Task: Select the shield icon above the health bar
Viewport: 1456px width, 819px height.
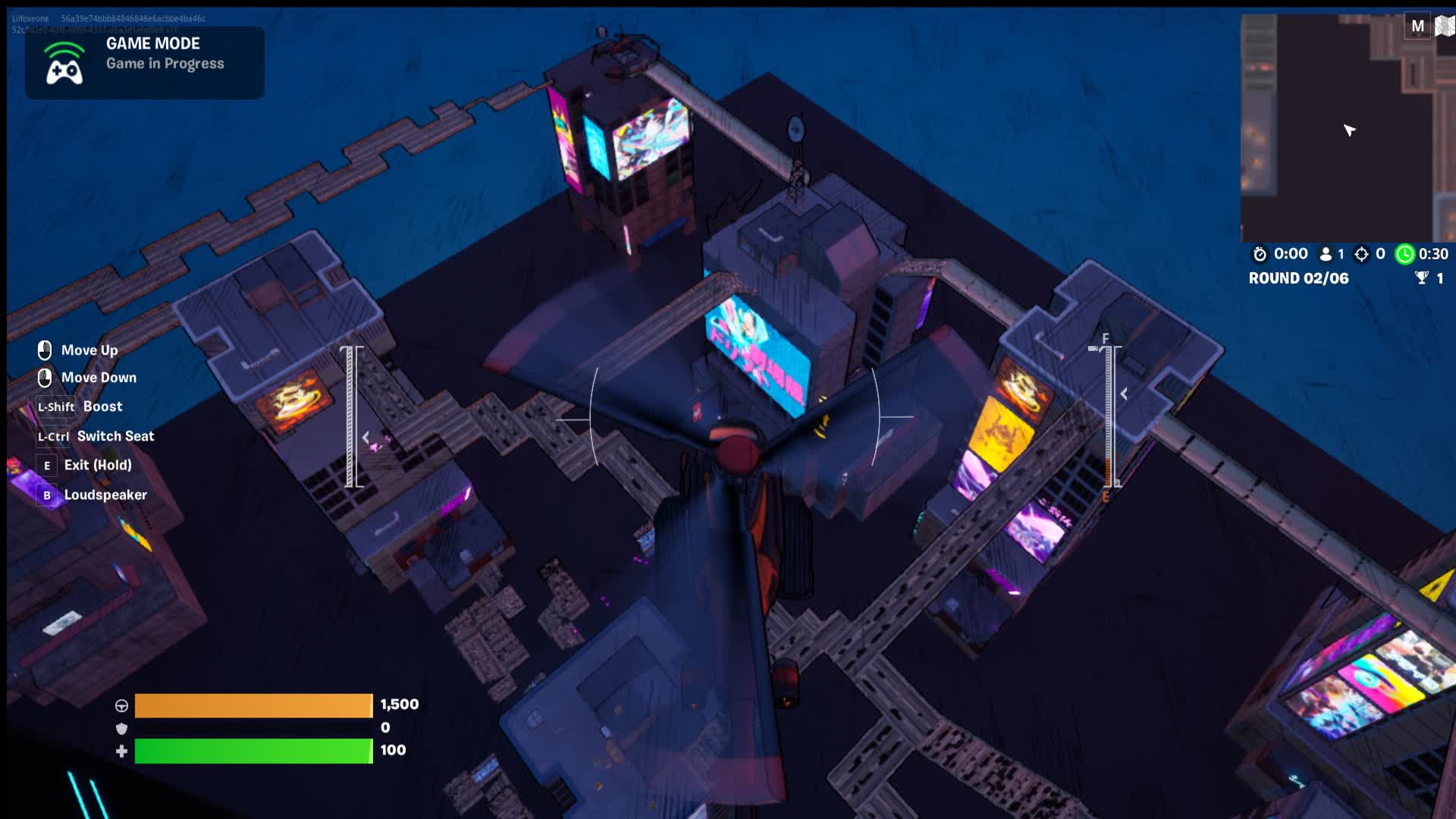Action: (x=121, y=727)
